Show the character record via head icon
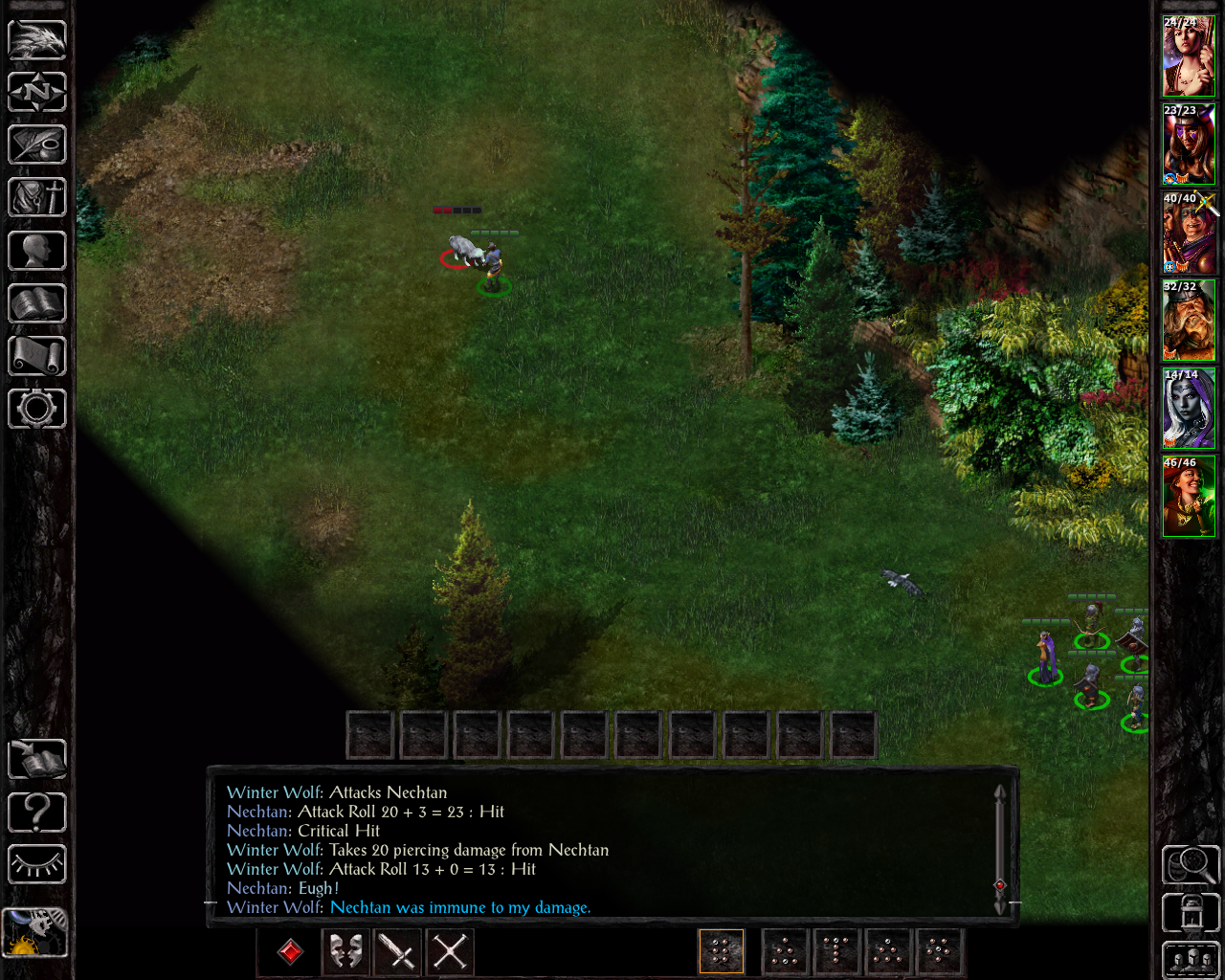 [37, 251]
